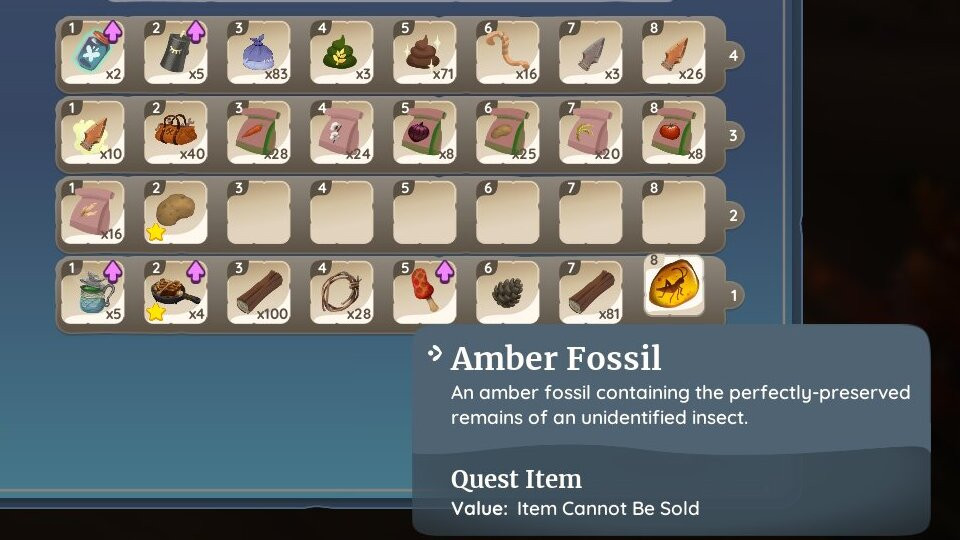Select the log stack of 81
Viewport: 960px width, 540px height.
[x=591, y=292]
